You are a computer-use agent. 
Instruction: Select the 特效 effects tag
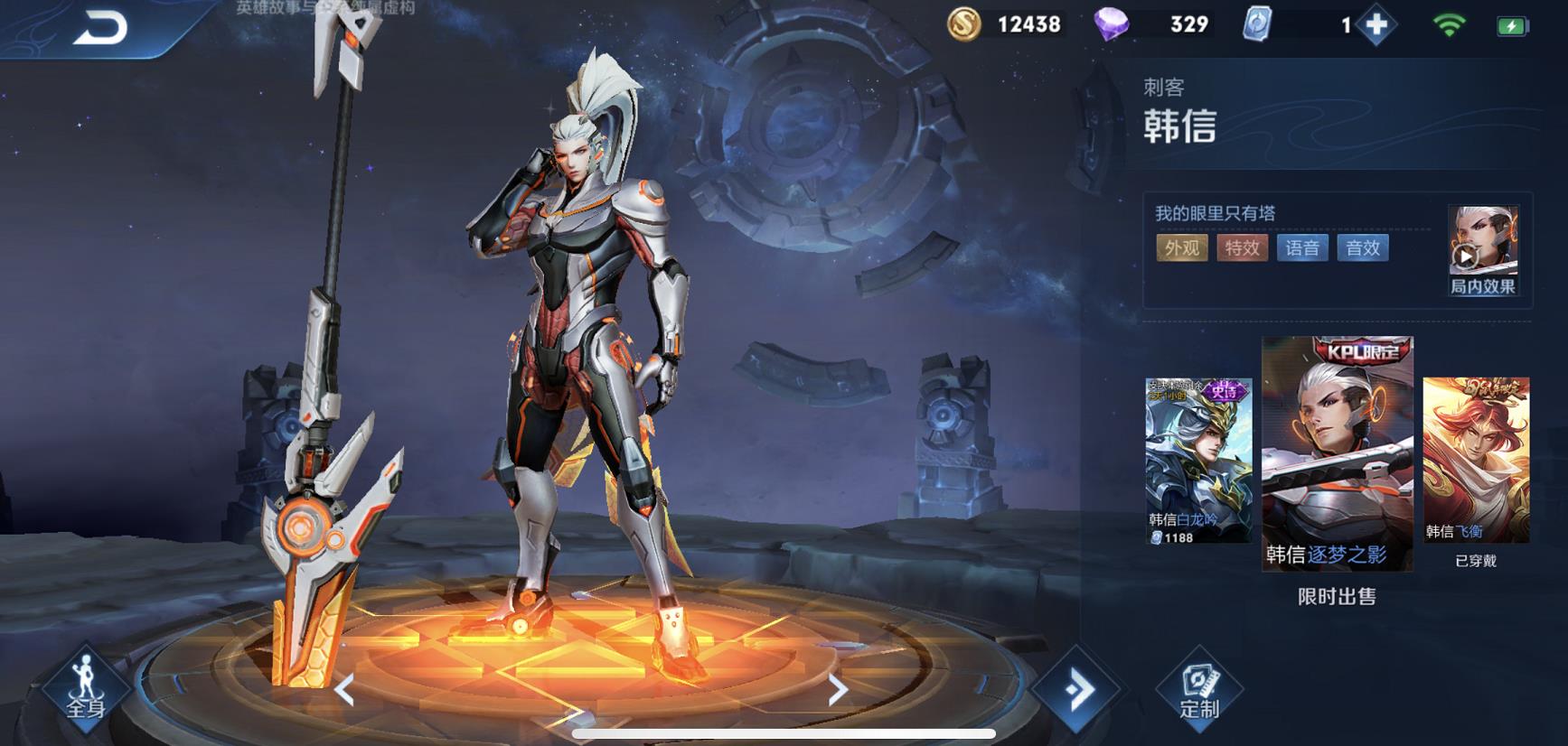click(x=1242, y=248)
